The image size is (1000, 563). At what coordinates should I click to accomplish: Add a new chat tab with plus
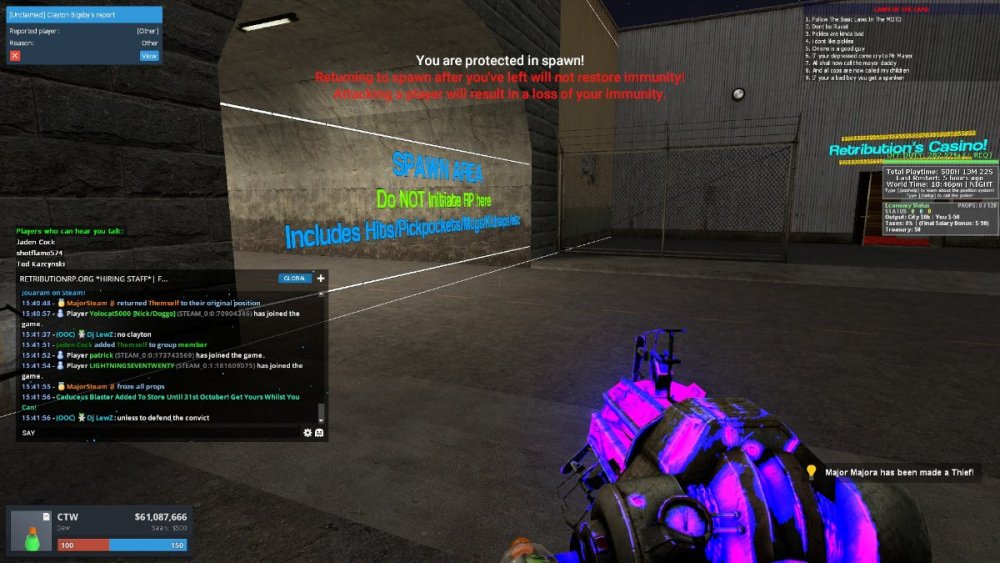(320, 278)
